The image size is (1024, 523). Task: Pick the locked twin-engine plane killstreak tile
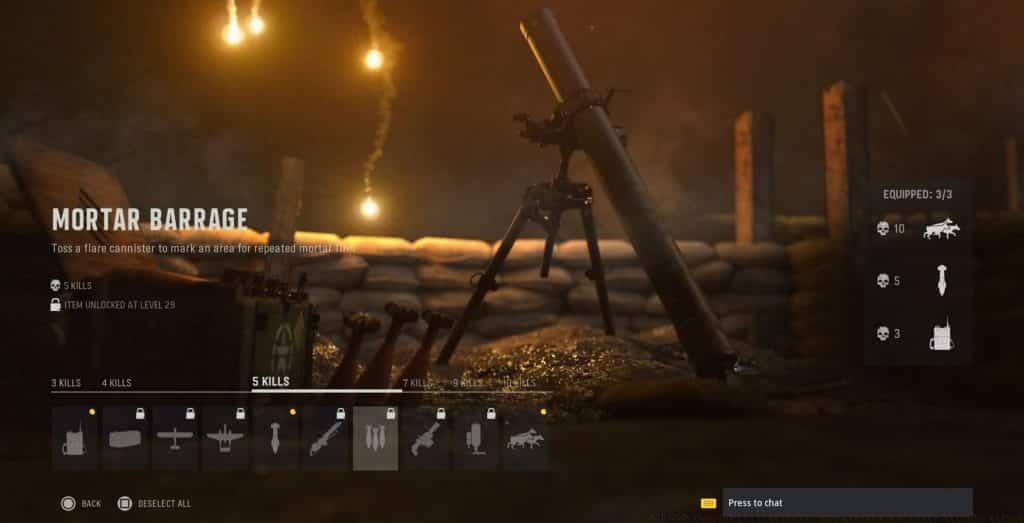pos(225,438)
